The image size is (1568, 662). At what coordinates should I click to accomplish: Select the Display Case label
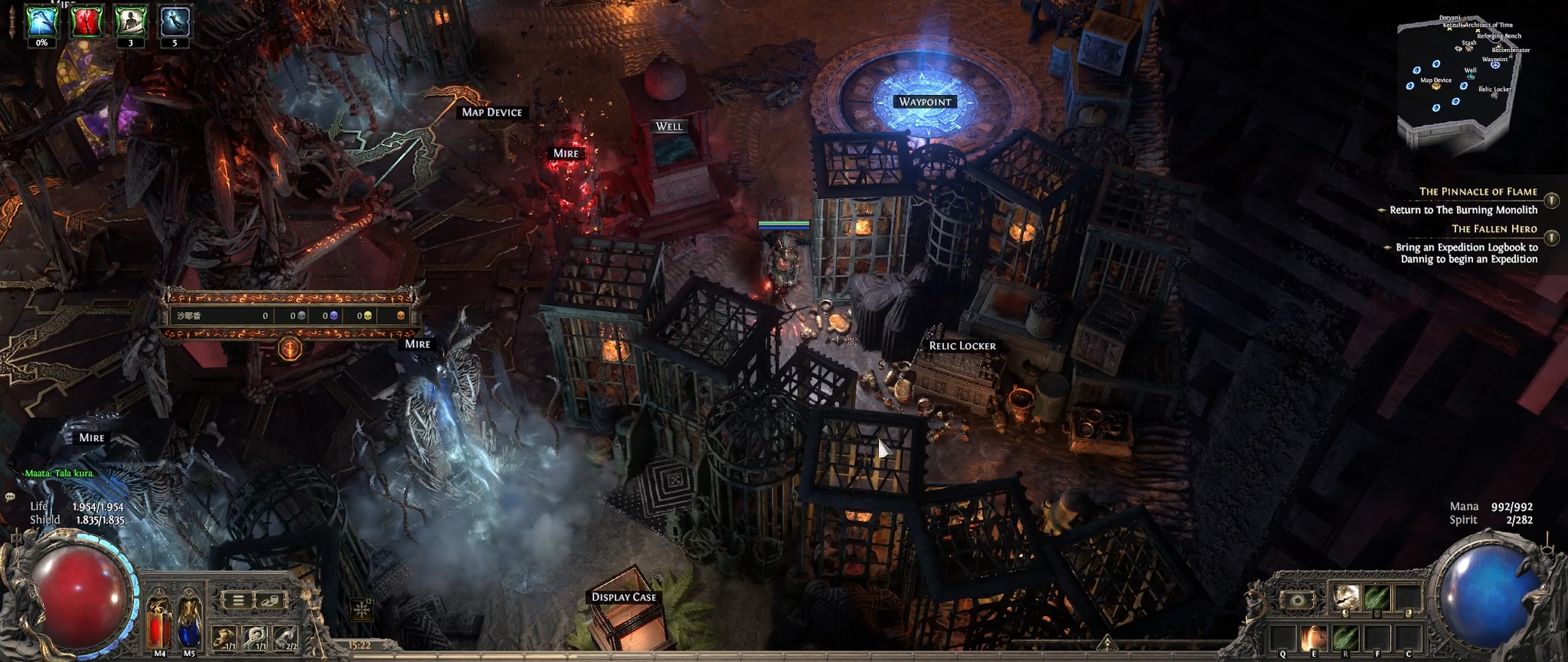[624, 597]
